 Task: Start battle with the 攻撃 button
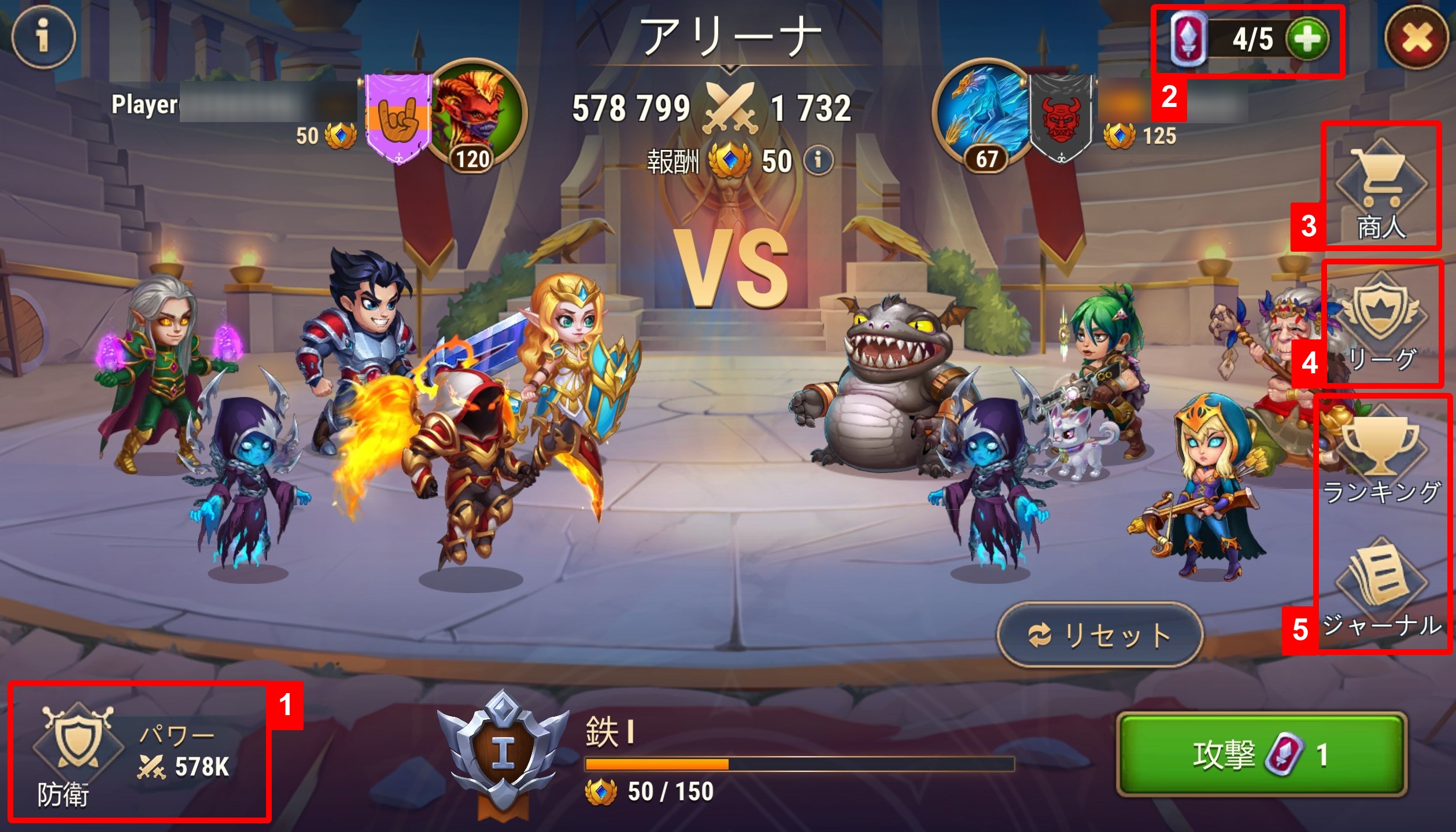pos(1262,754)
